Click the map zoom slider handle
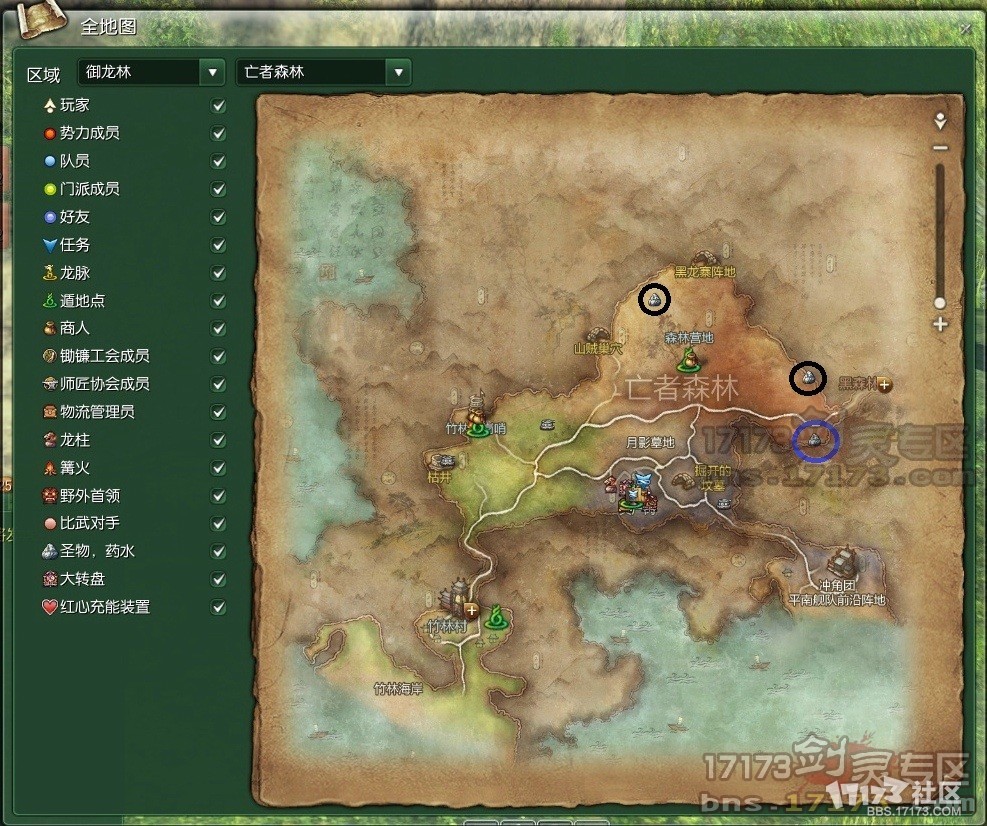The width and height of the screenshot is (987, 826). [x=939, y=302]
